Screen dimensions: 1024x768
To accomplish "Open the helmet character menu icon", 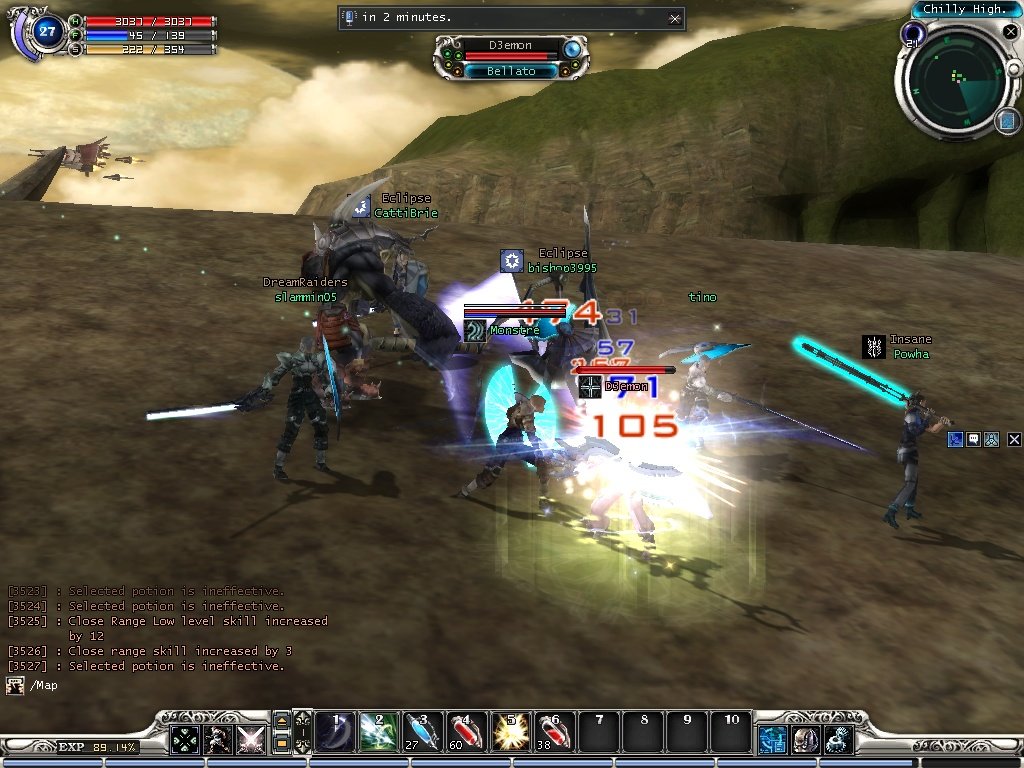I will (x=805, y=740).
